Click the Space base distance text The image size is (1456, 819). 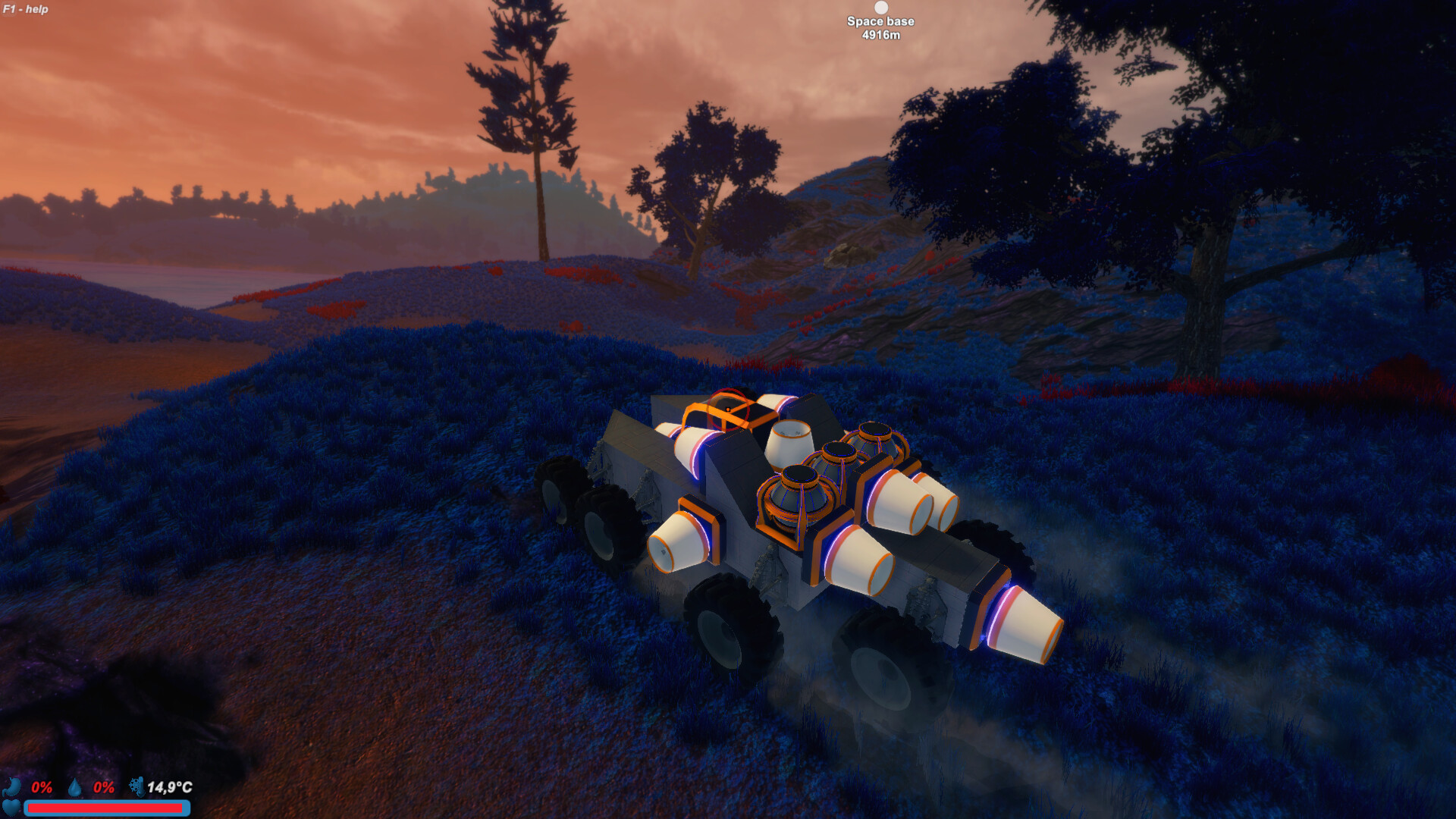coord(880,35)
